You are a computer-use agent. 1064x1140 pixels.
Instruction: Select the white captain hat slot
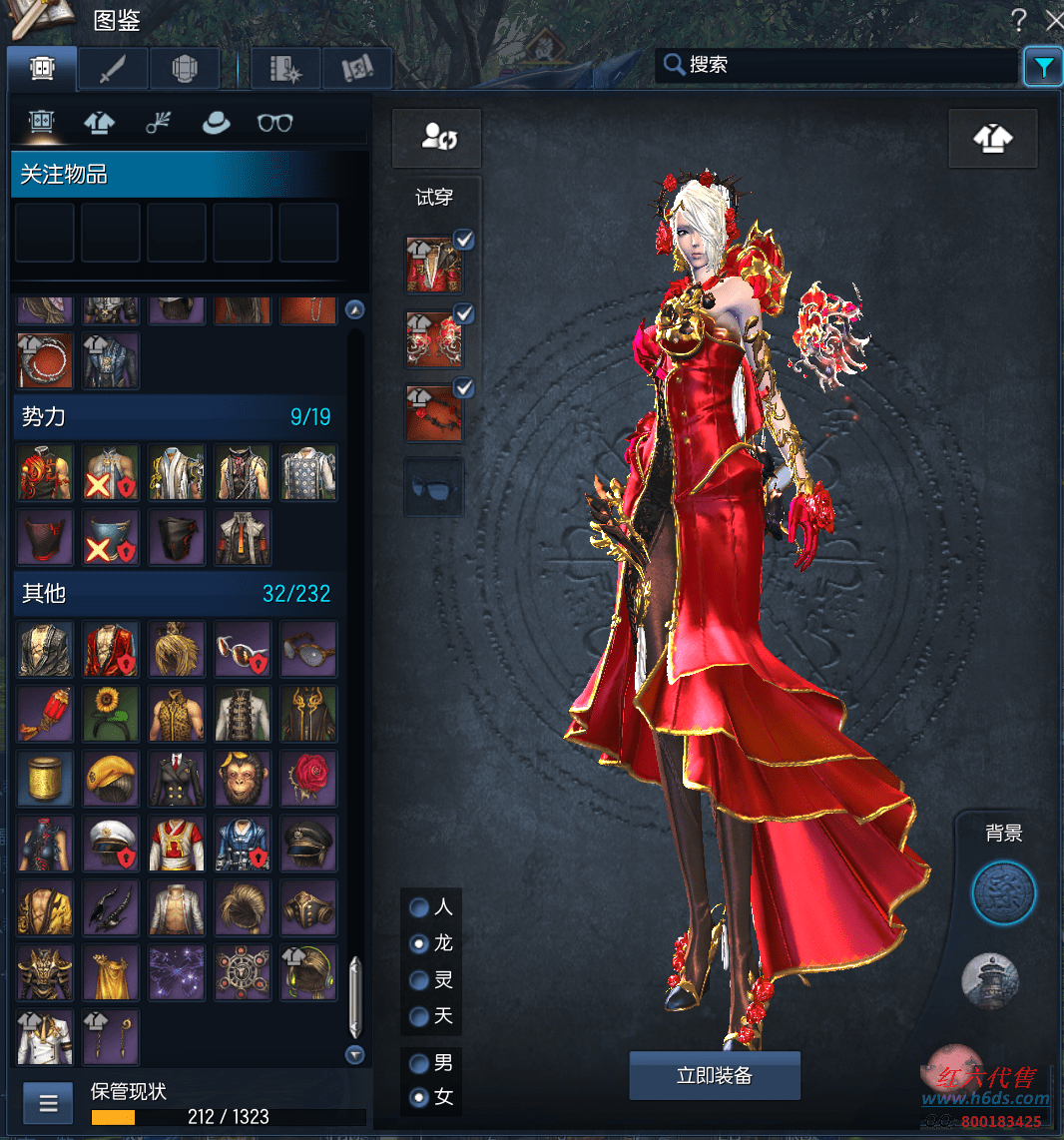pos(111,843)
